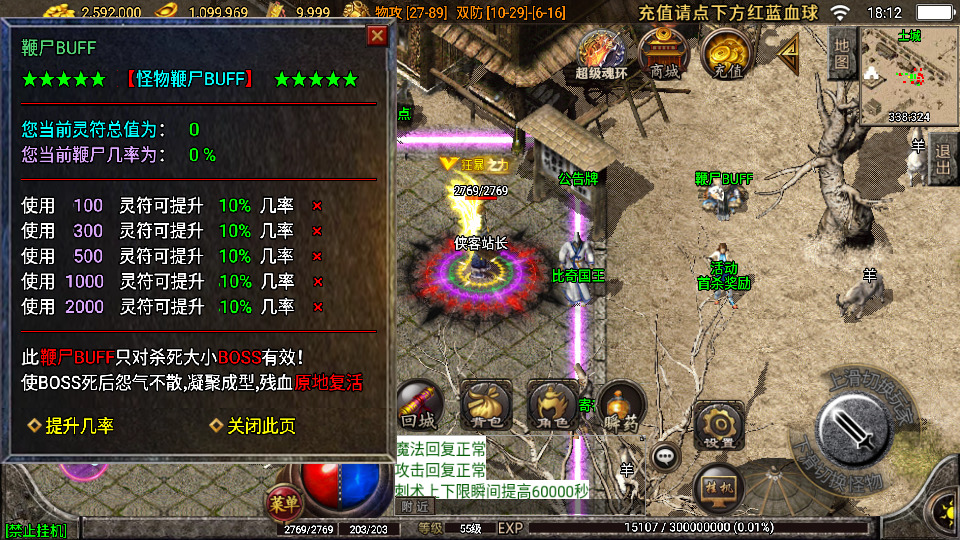Choose the 提升几率 option

tap(71, 426)
